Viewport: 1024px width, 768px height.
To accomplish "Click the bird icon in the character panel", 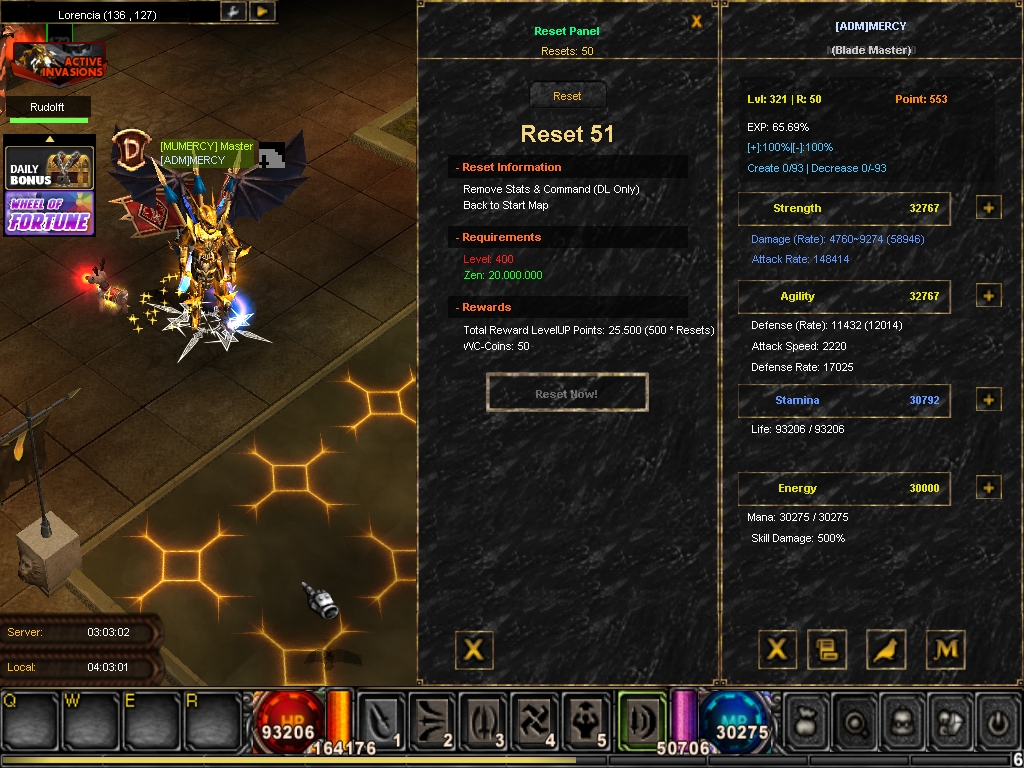I will 886,650.
